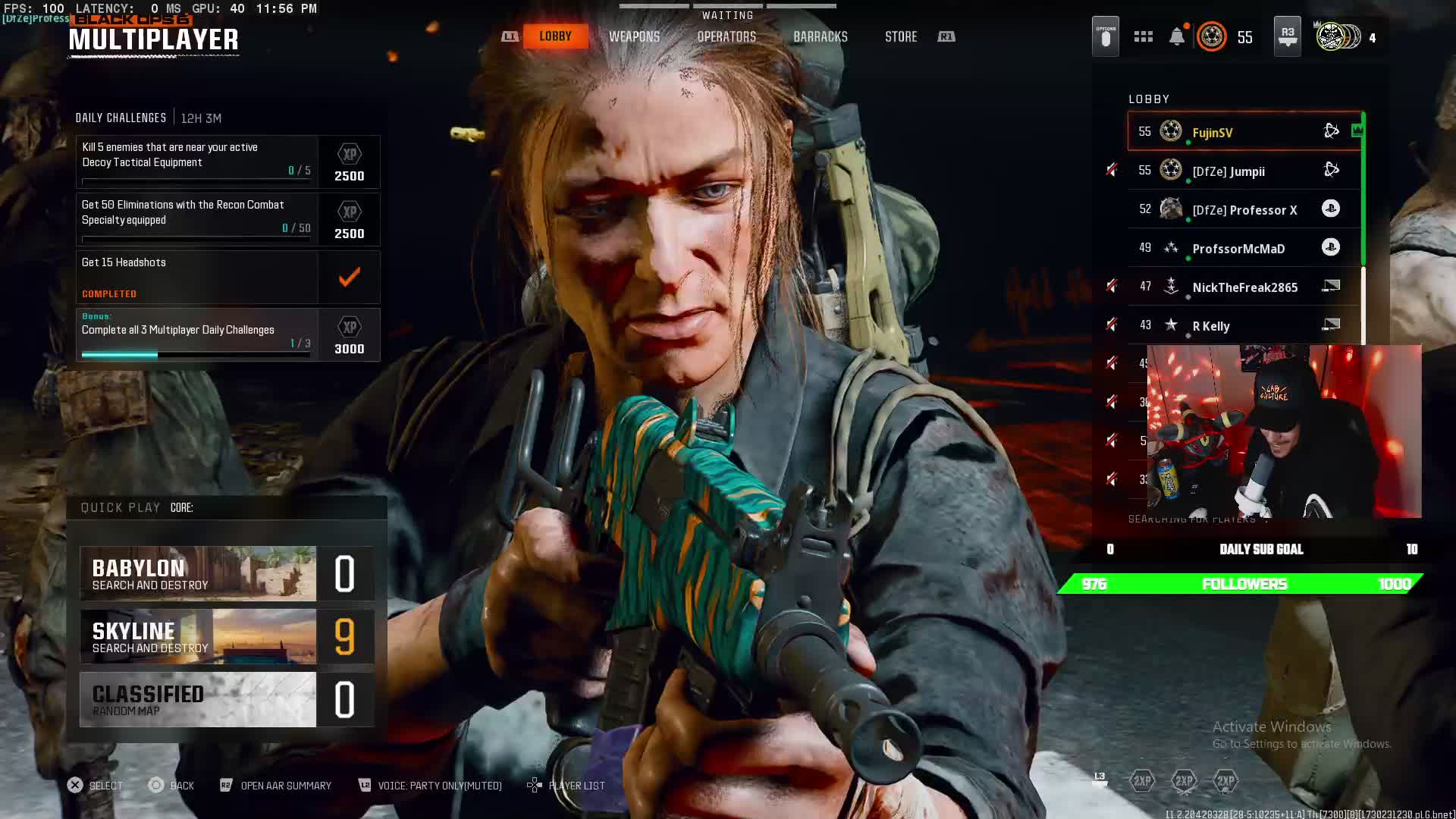Screen dimensions: 1456x819
Task: Select the Lobby tab
Action: [x=555, y=36]
